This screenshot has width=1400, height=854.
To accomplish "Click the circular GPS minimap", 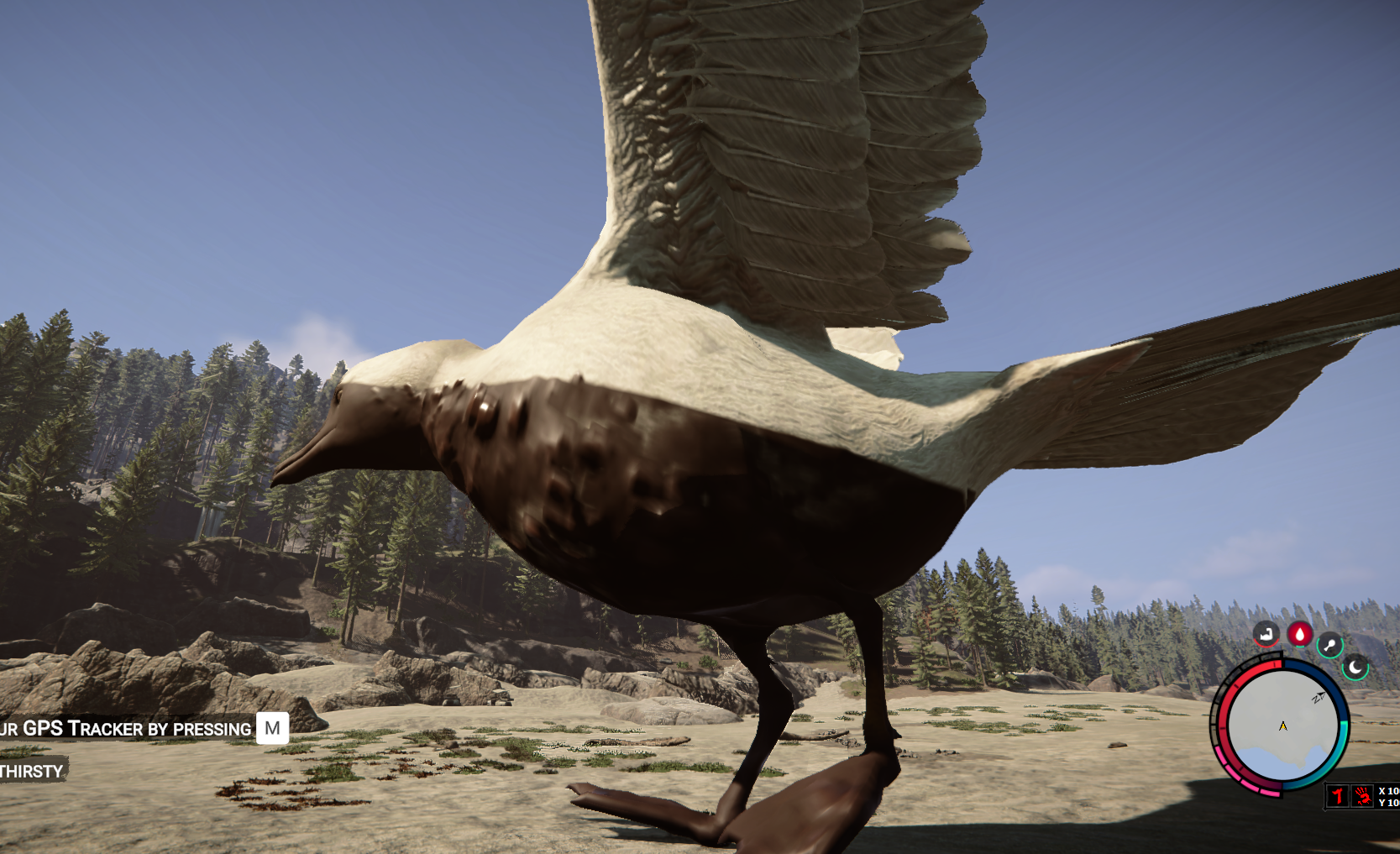I will [1282, 727].
